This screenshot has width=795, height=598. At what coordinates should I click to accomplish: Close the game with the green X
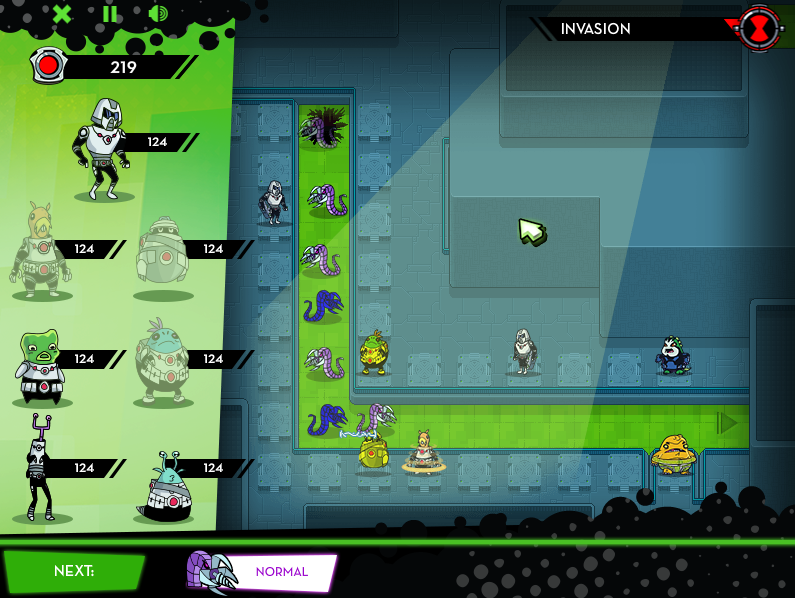(62, 14)
